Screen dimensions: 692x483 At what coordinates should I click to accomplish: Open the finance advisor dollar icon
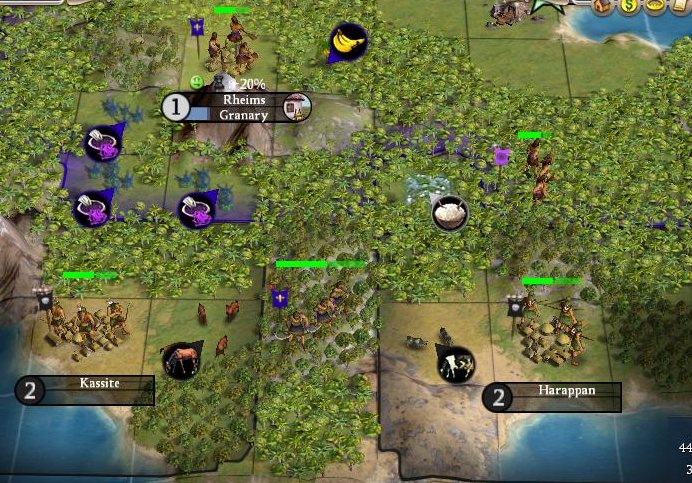coord(629,6)
